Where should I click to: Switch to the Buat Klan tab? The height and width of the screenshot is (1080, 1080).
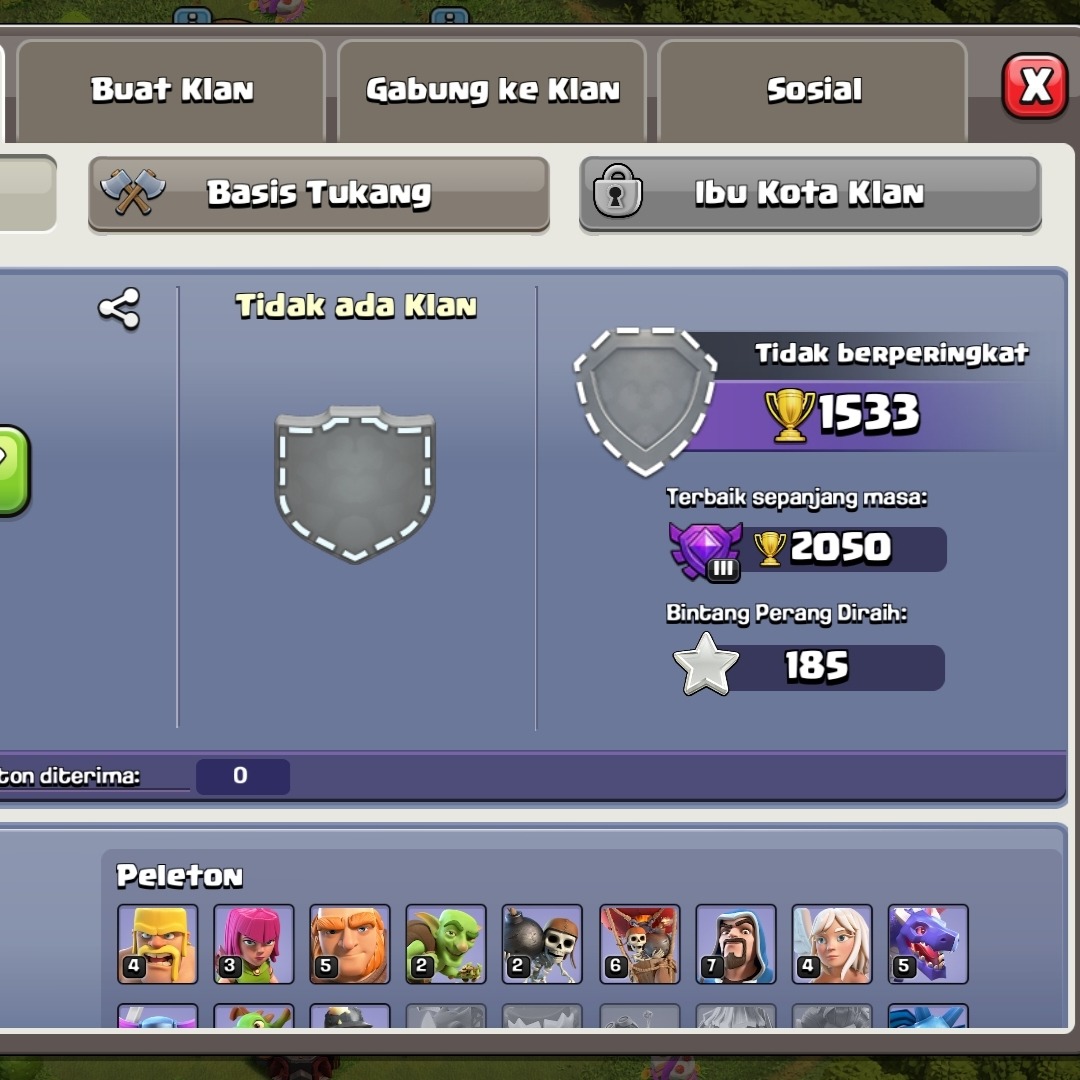coord(172,90)
